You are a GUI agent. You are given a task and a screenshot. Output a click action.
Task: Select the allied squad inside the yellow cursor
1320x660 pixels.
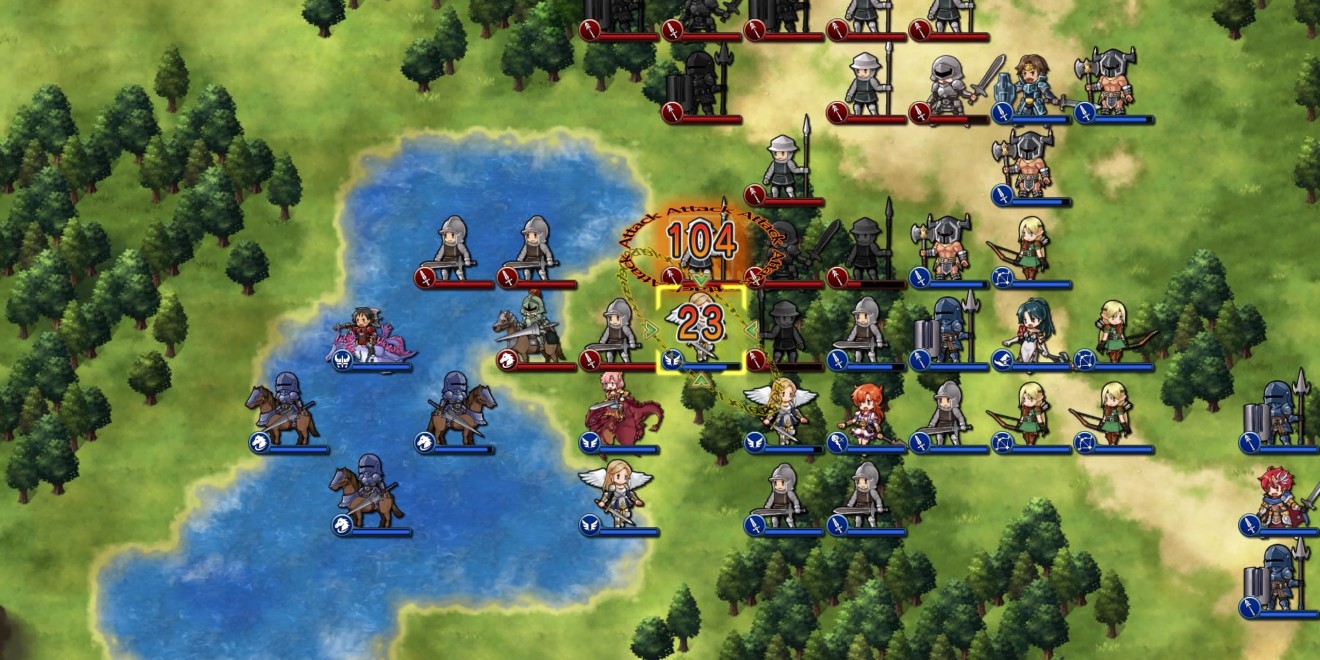click(x=701, y=330)
